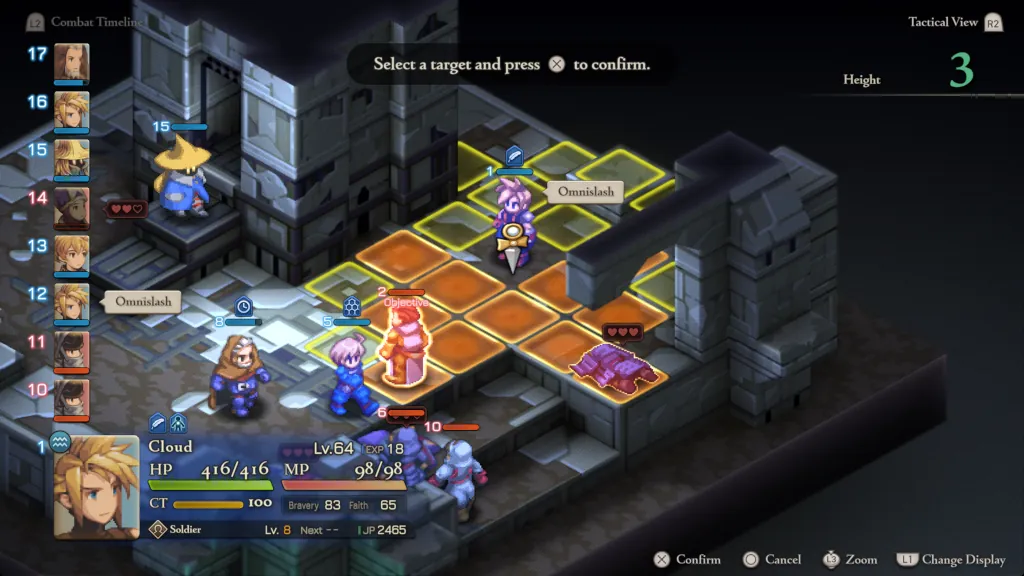The height and width of the screenshot is (576, 1024).
Task: Select the unit marked Objective
Action: tap(403, 345)
